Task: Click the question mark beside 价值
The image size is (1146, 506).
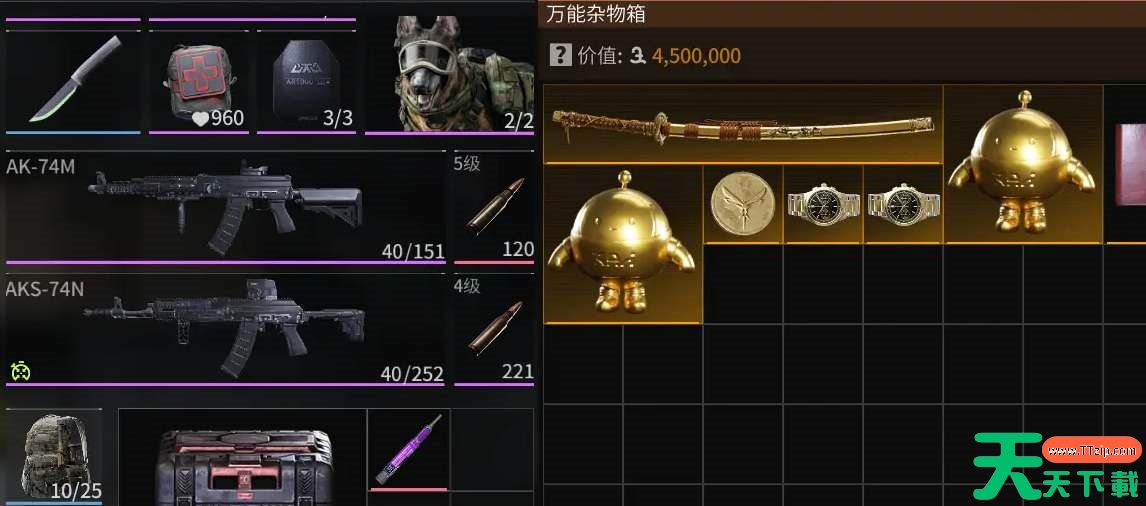Action: coord(559,56)
